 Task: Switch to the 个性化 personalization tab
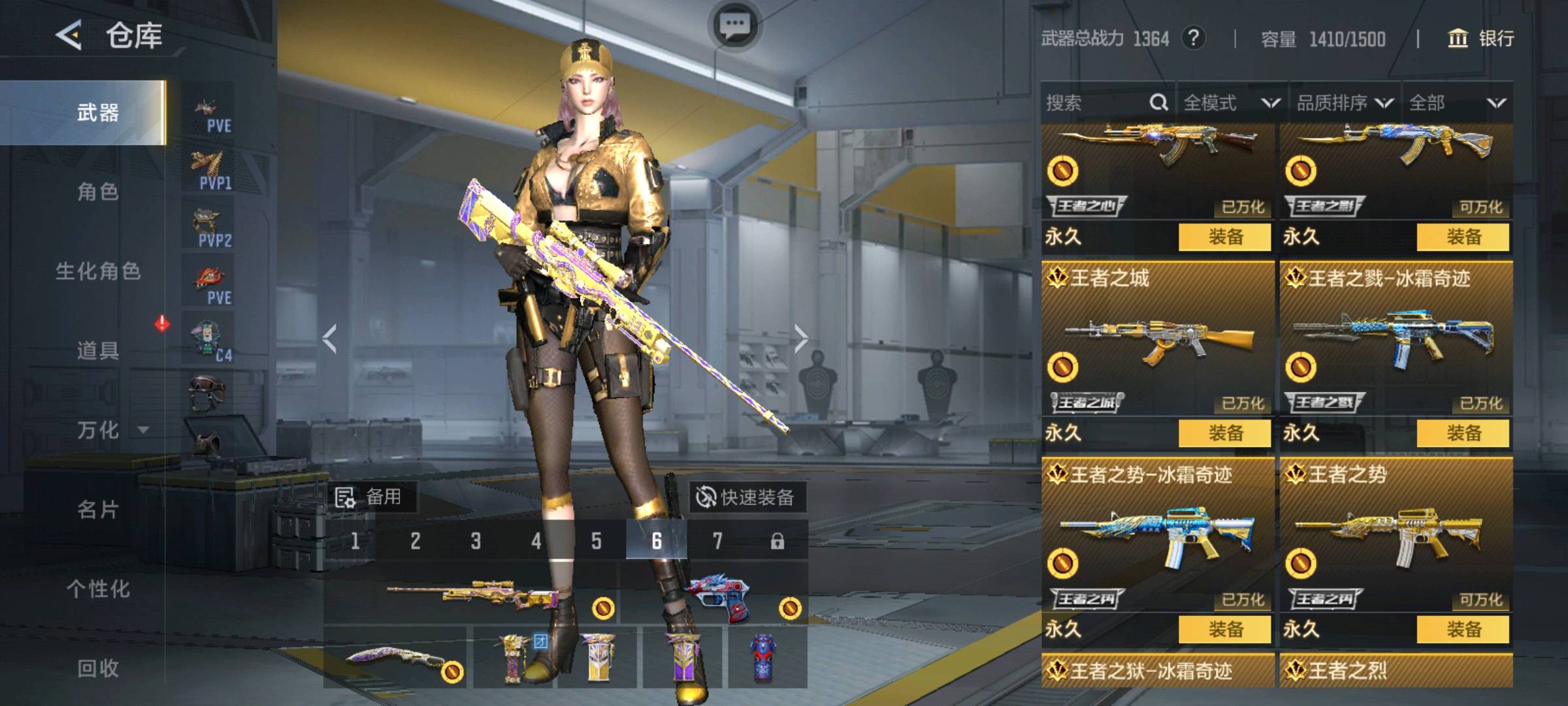click(98, 588)
